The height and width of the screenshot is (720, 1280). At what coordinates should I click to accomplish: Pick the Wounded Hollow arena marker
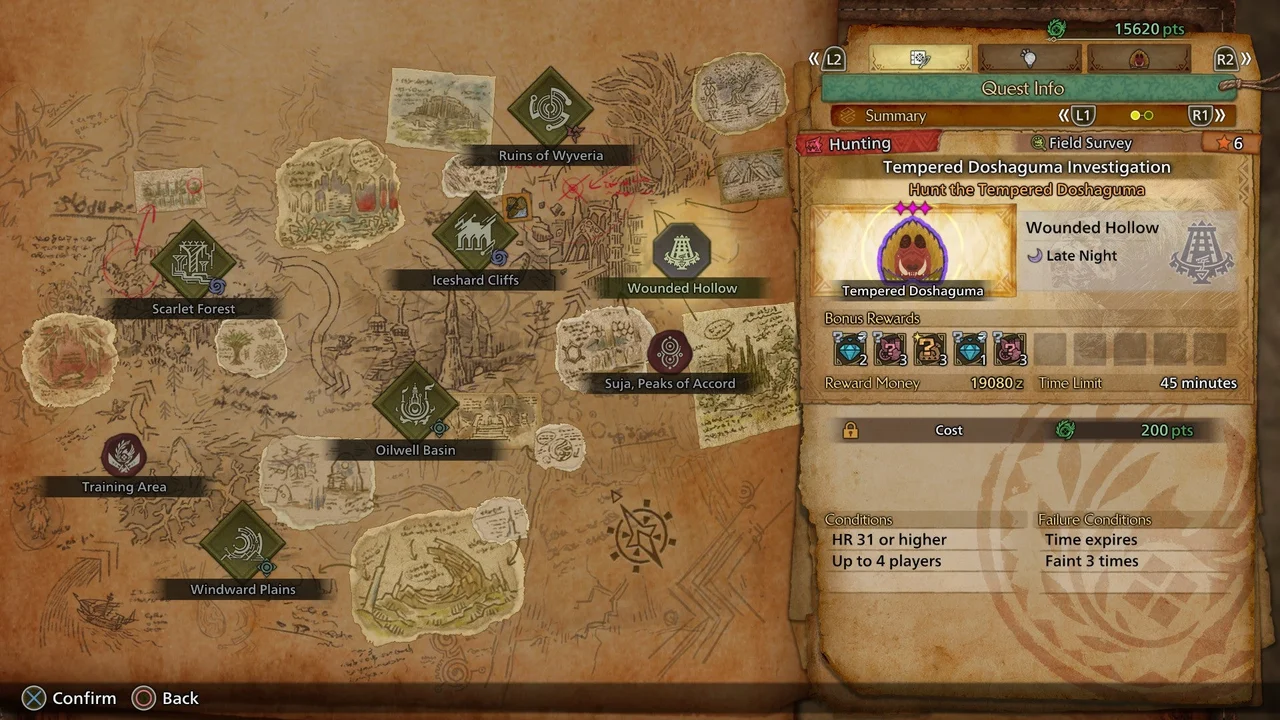pos(682,250)
